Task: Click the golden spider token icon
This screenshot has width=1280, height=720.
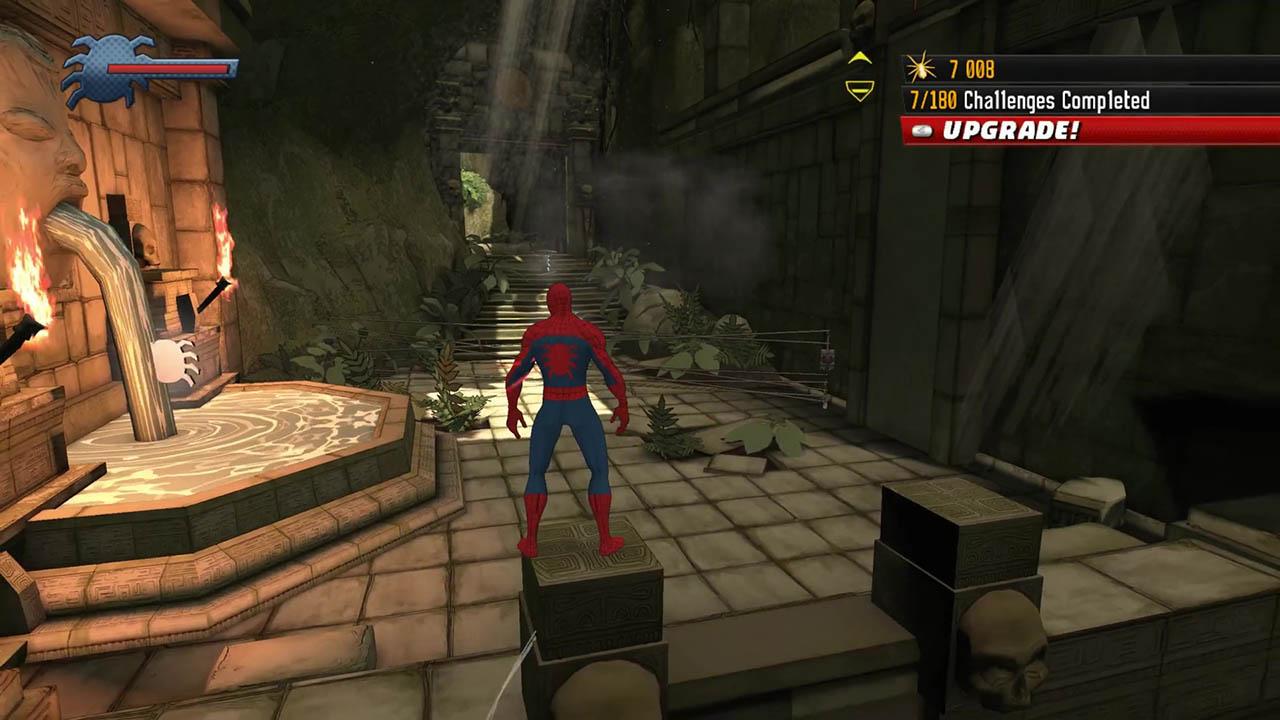Action: coord(922,64)
